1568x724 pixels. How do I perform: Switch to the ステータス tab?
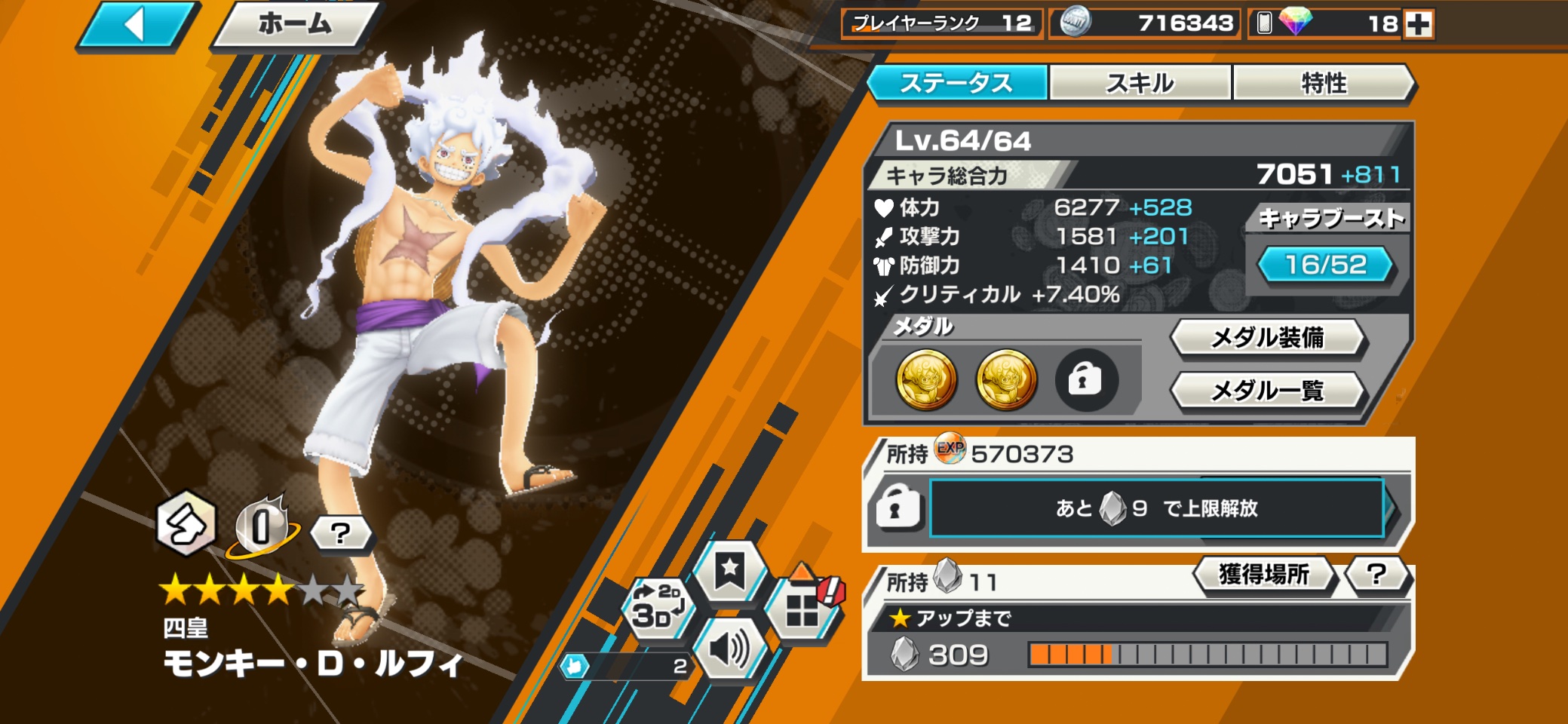coord(956,82)
